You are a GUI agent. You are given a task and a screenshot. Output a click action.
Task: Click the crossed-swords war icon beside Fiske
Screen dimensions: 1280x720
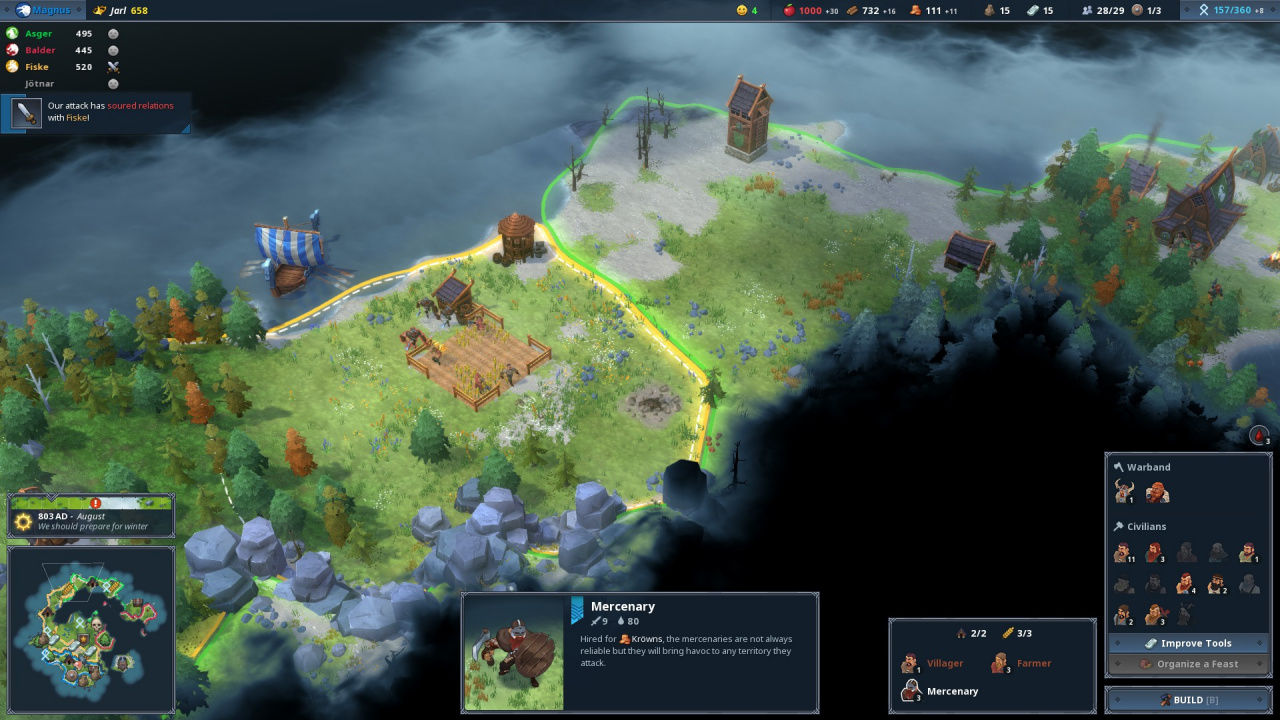113,66
